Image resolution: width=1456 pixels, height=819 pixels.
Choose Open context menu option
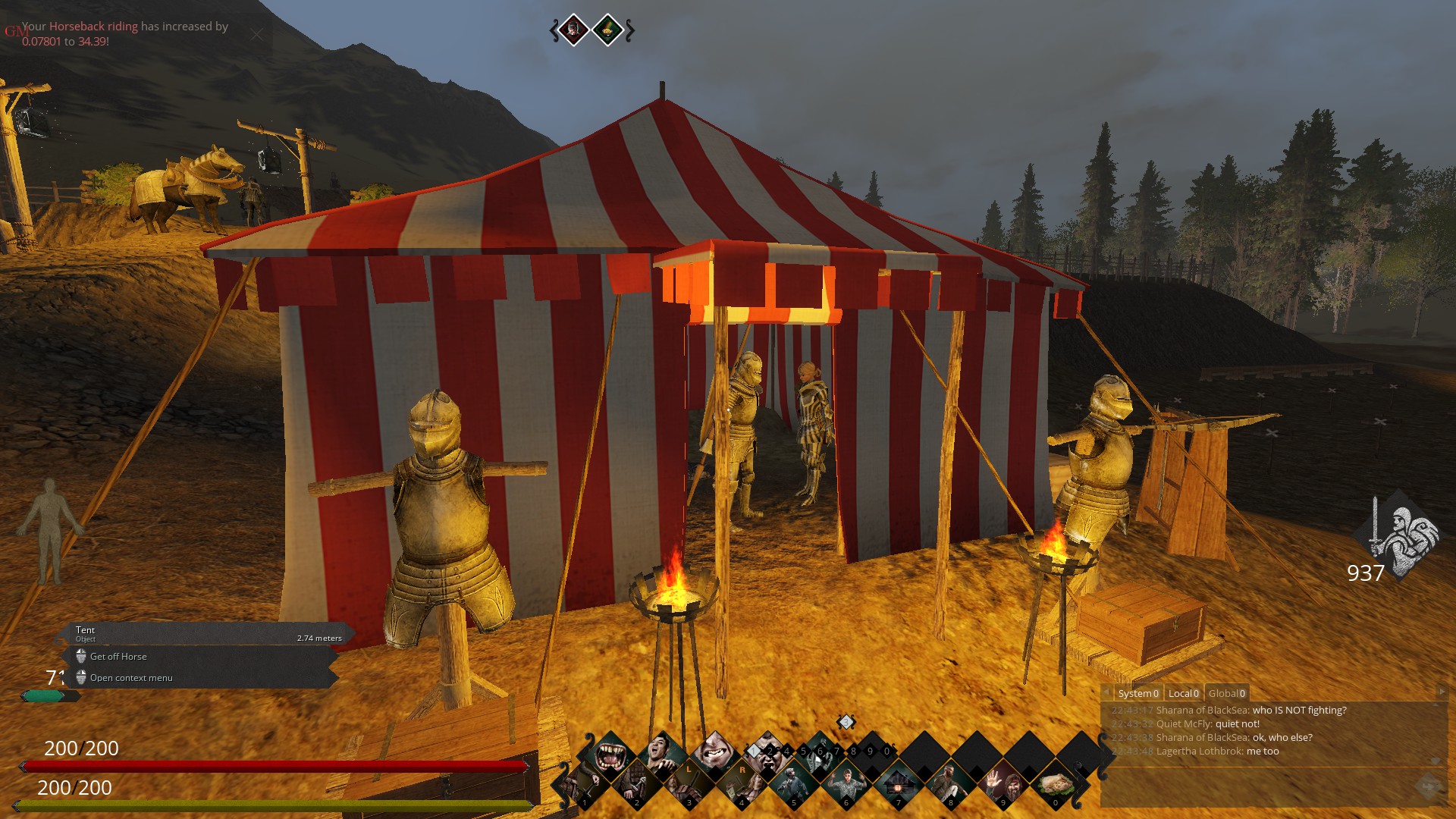(x=131, y=678)
